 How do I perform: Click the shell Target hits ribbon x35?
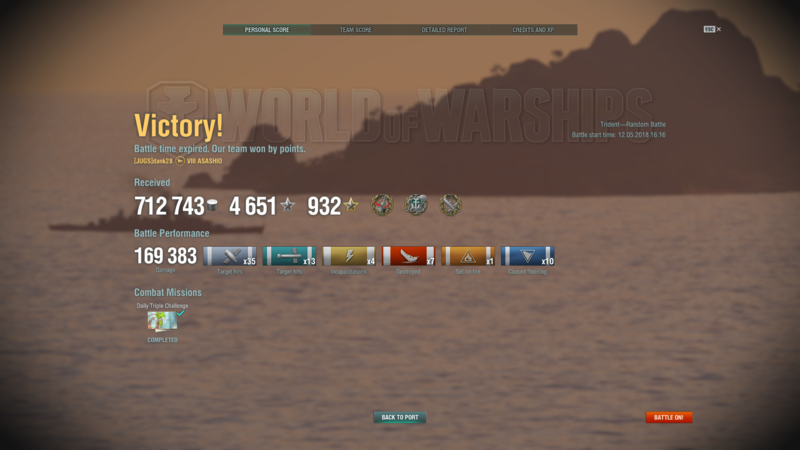[x=230, y=257]
